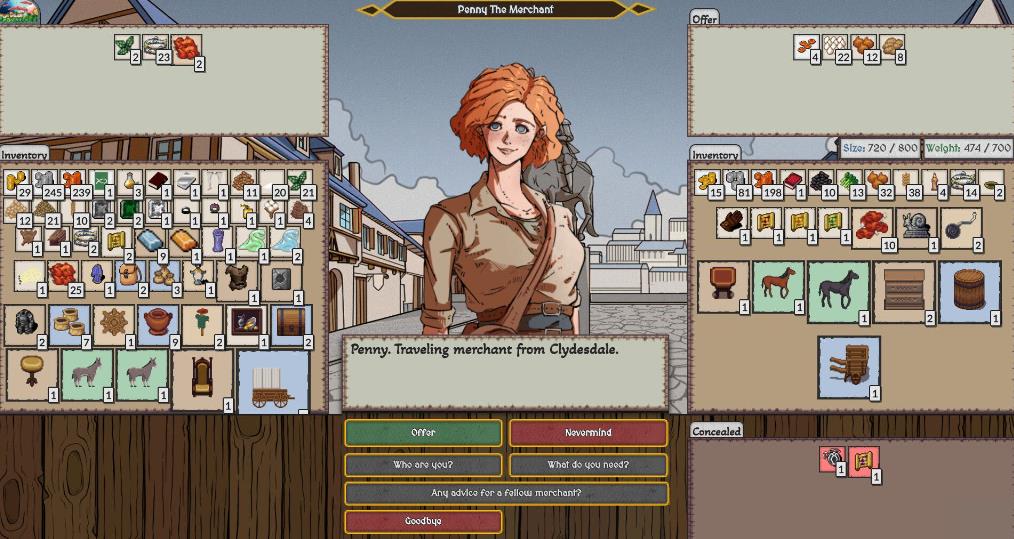The width and height of the screenshot is (1014, 539).
Task: Click the stone snail statue item
Action: pyautogui.click(x=916, y=224)
